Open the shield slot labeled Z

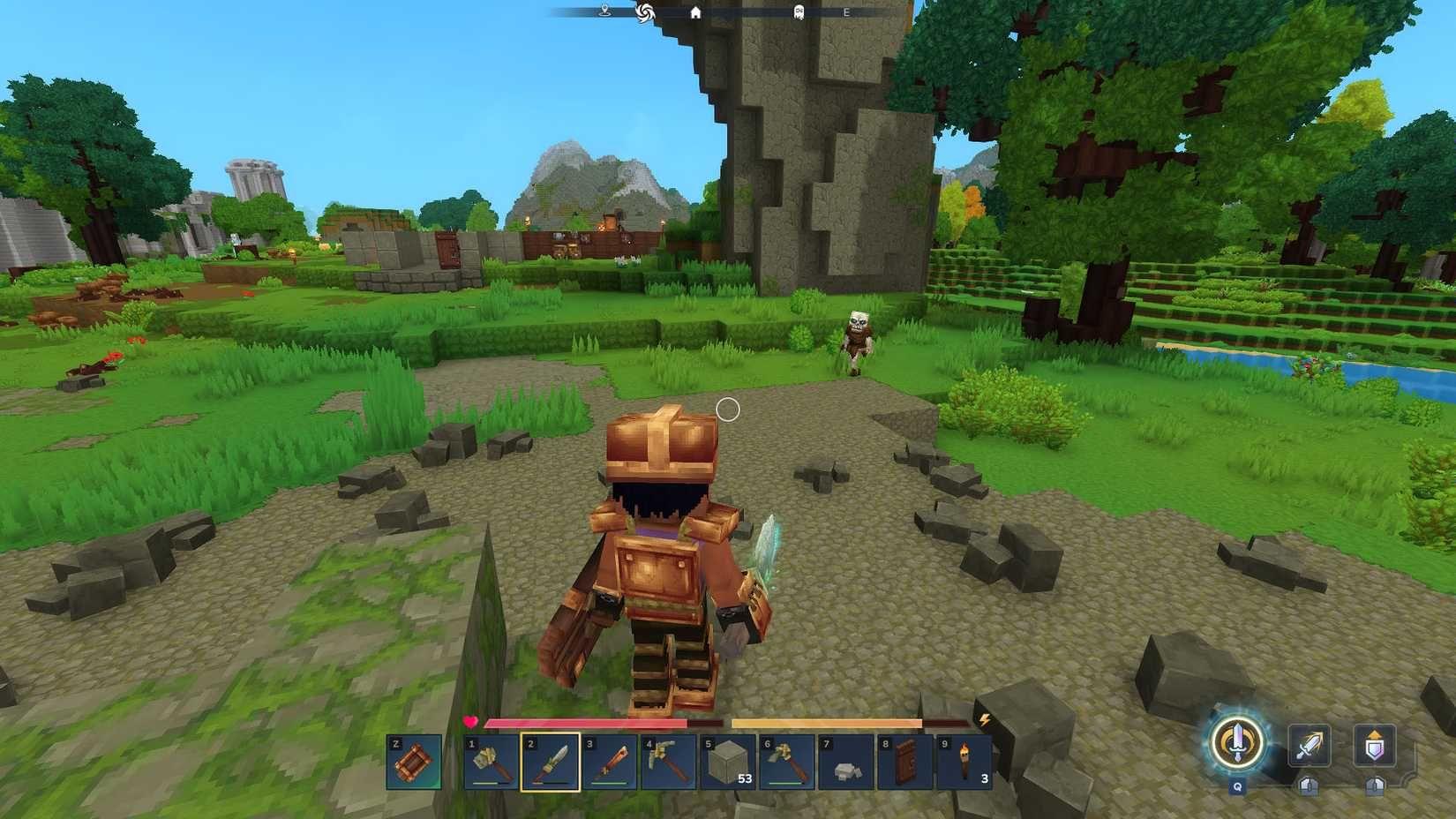tap(412, 763)
